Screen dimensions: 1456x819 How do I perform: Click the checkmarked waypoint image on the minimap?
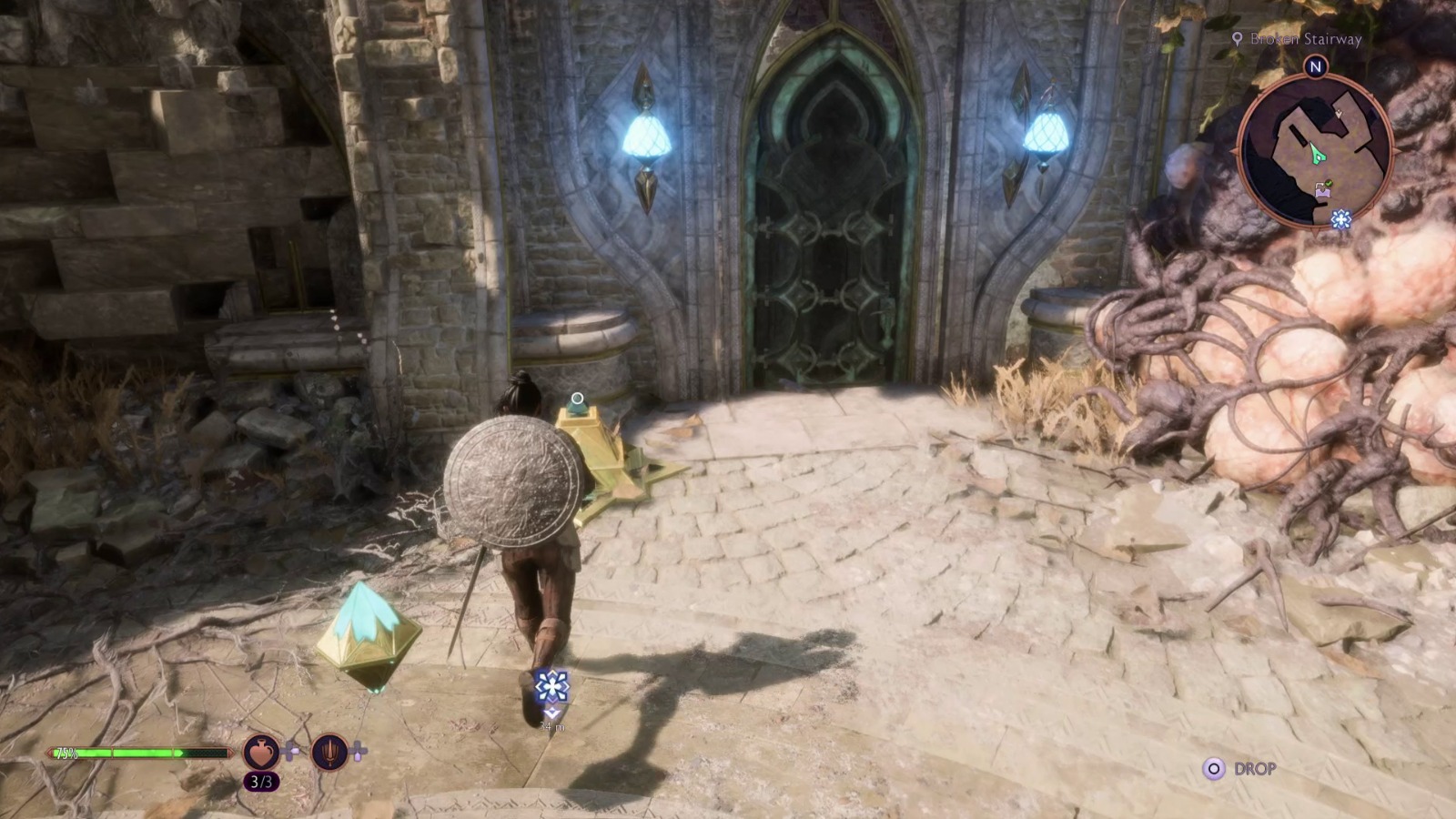[1321, 188]
